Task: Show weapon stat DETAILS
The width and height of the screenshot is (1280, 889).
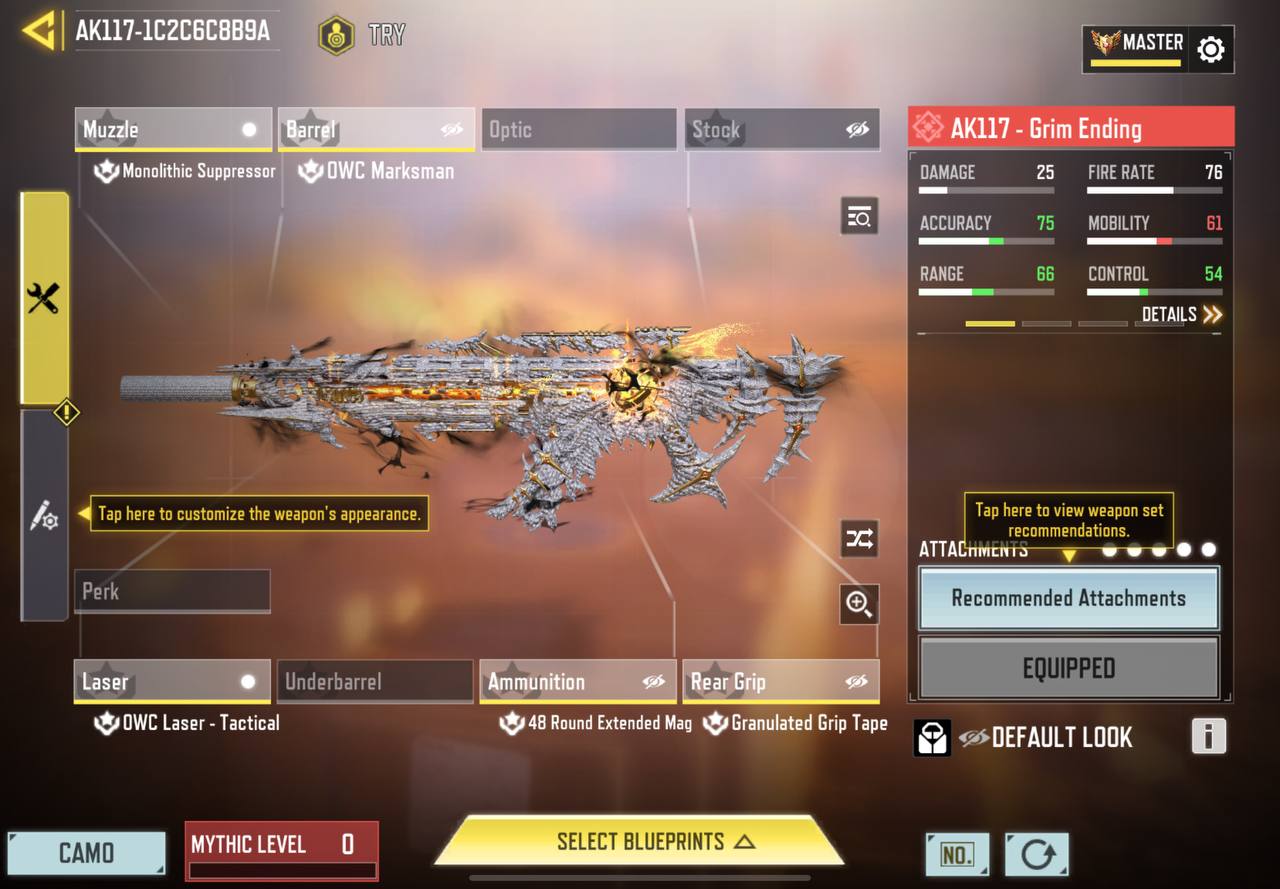Action: (x=1181, y=315)
